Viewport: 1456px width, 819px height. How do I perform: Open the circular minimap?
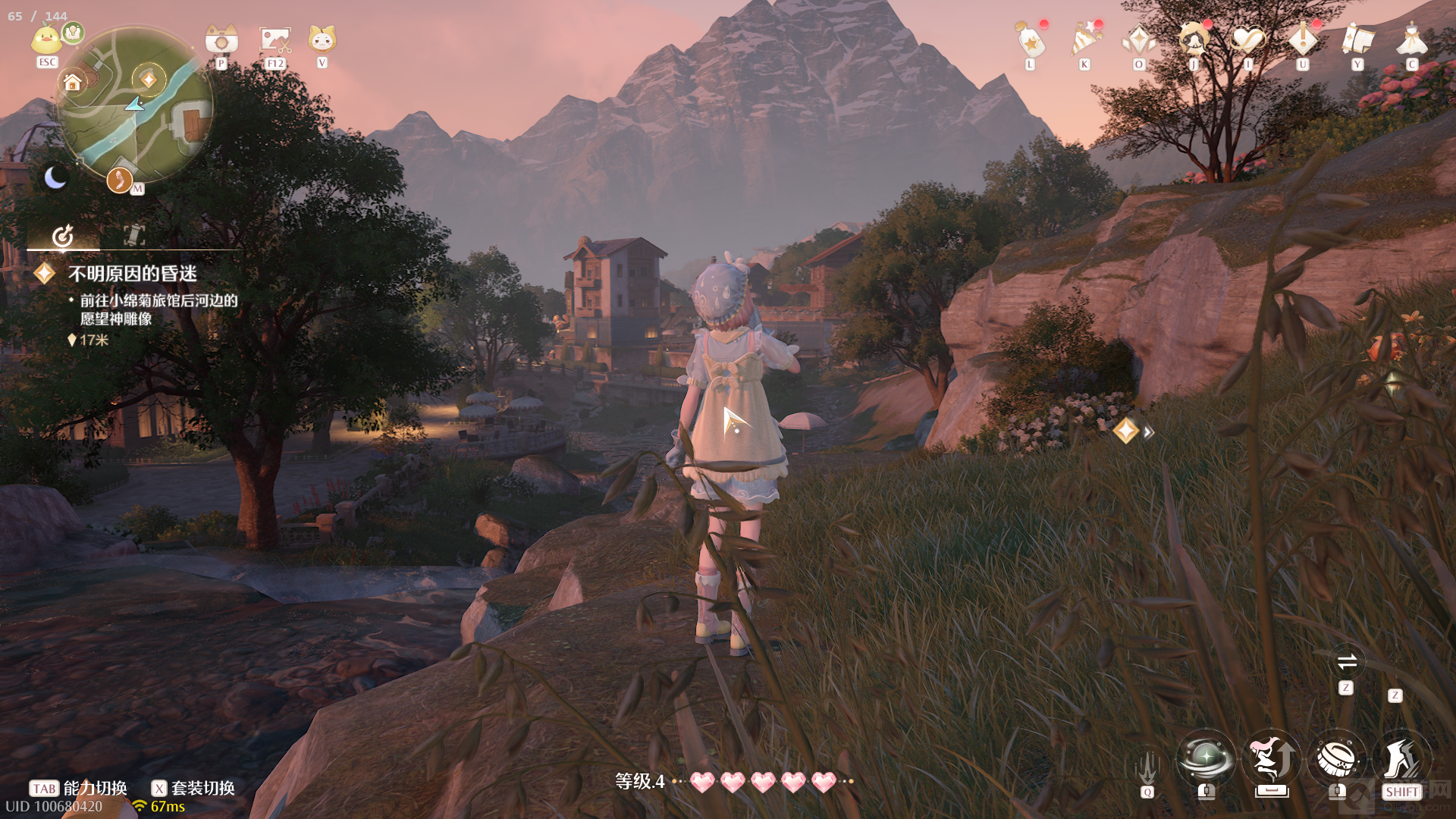[136, 105]
